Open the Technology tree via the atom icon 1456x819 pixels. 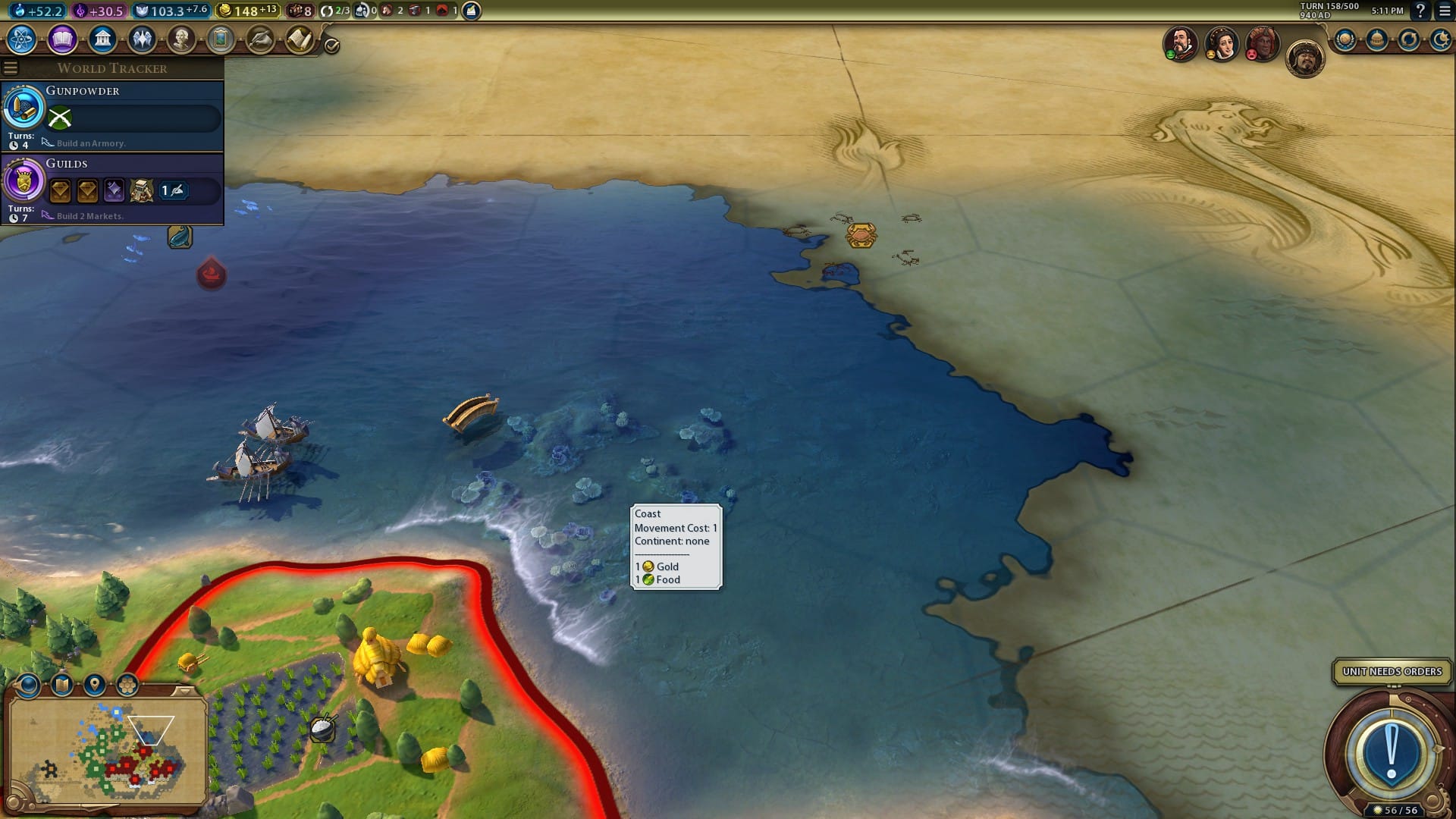22,39
